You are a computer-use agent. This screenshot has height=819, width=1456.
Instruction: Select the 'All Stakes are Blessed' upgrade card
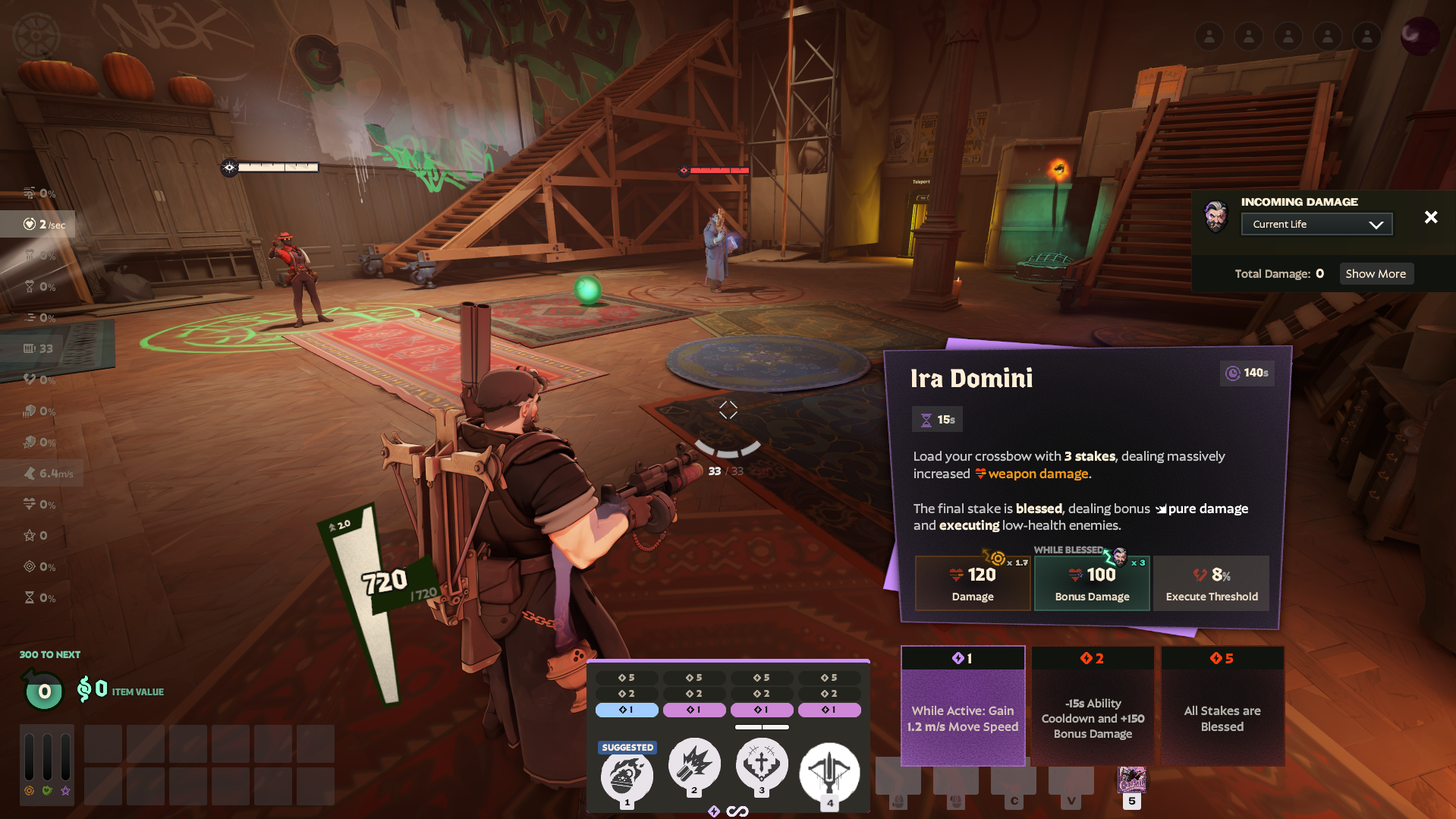[1222, 705]
